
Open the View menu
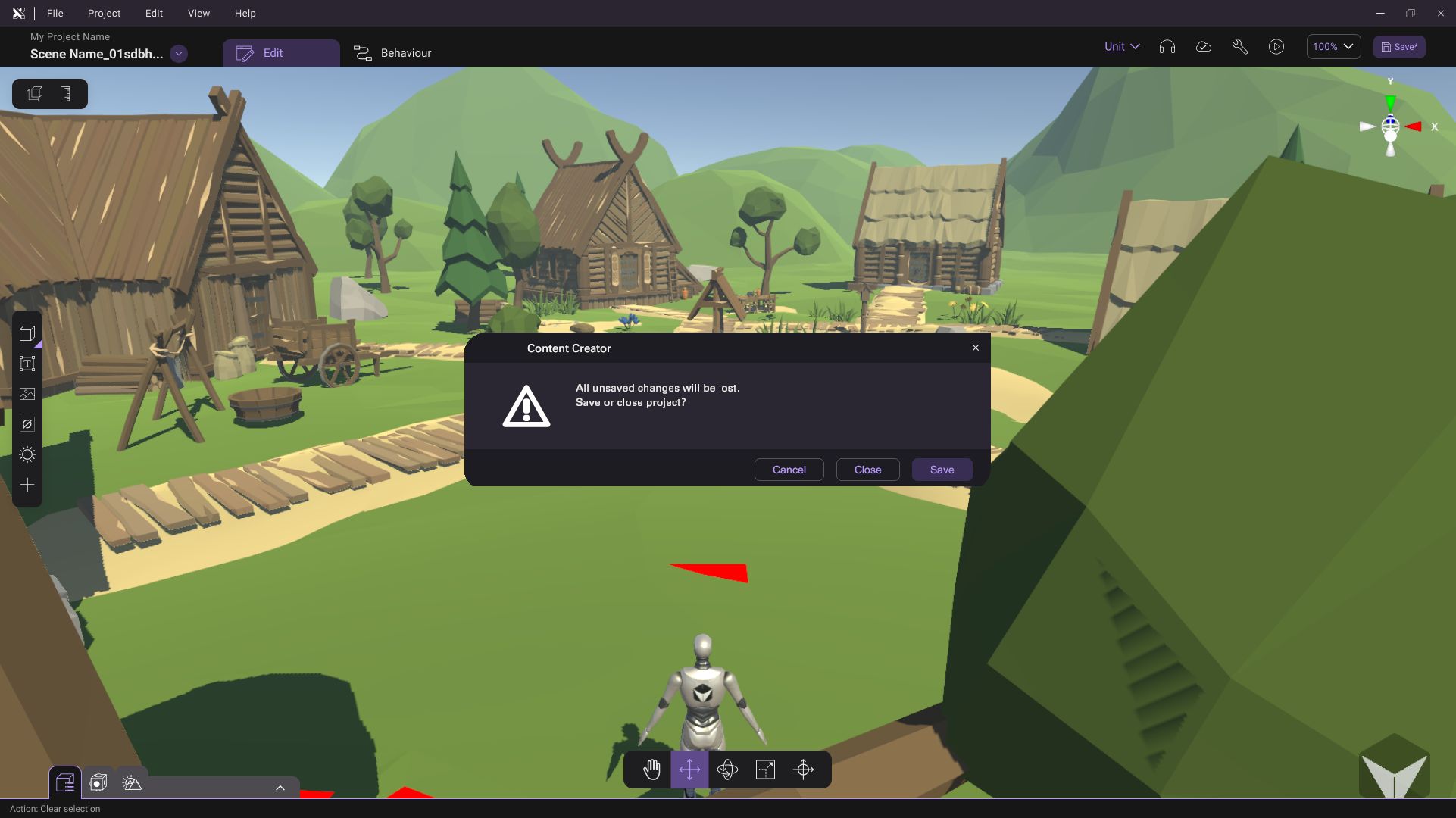[198, 13]
